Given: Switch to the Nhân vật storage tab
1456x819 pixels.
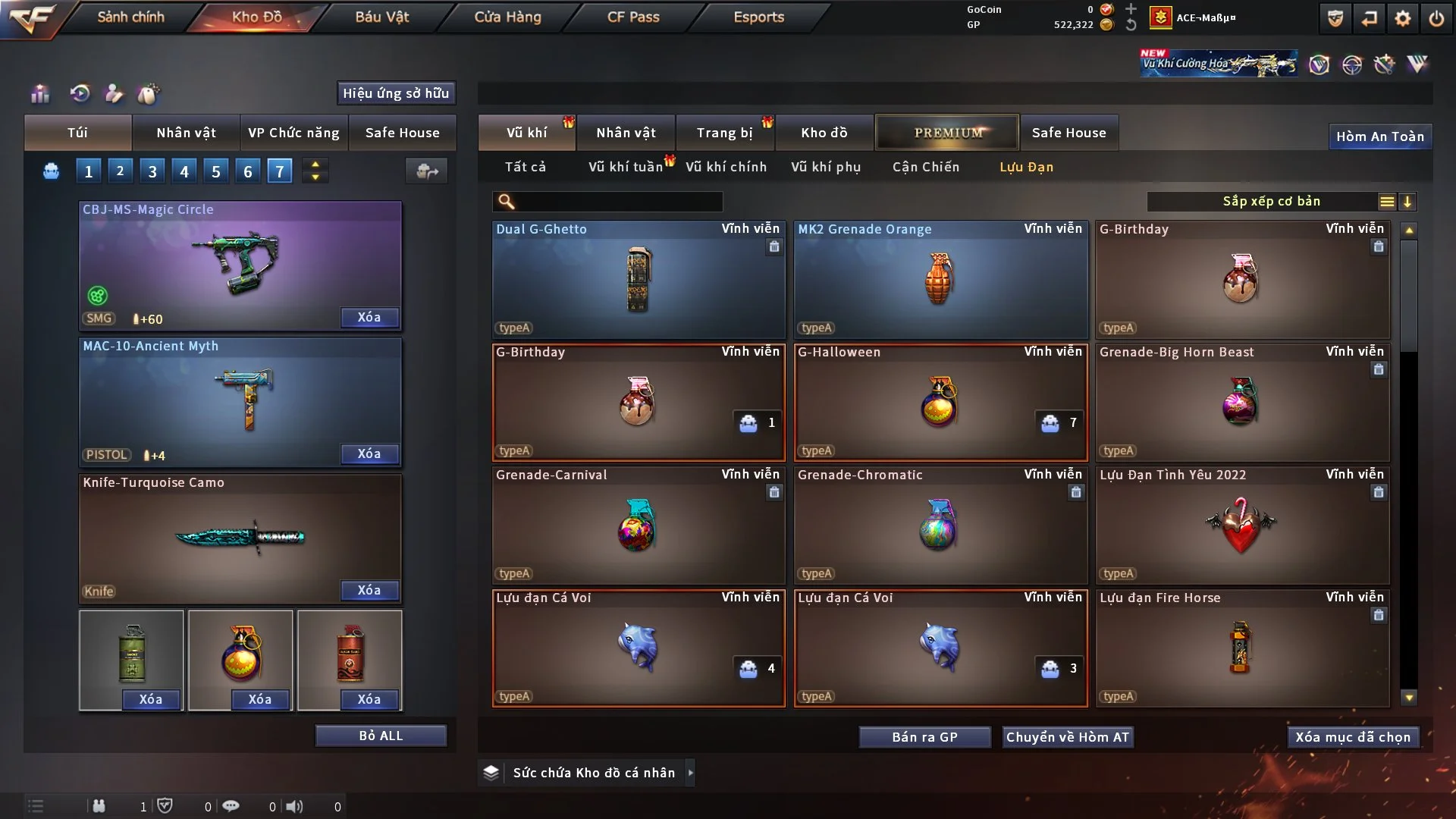Looking at the screenshot, I should [626, 133].
